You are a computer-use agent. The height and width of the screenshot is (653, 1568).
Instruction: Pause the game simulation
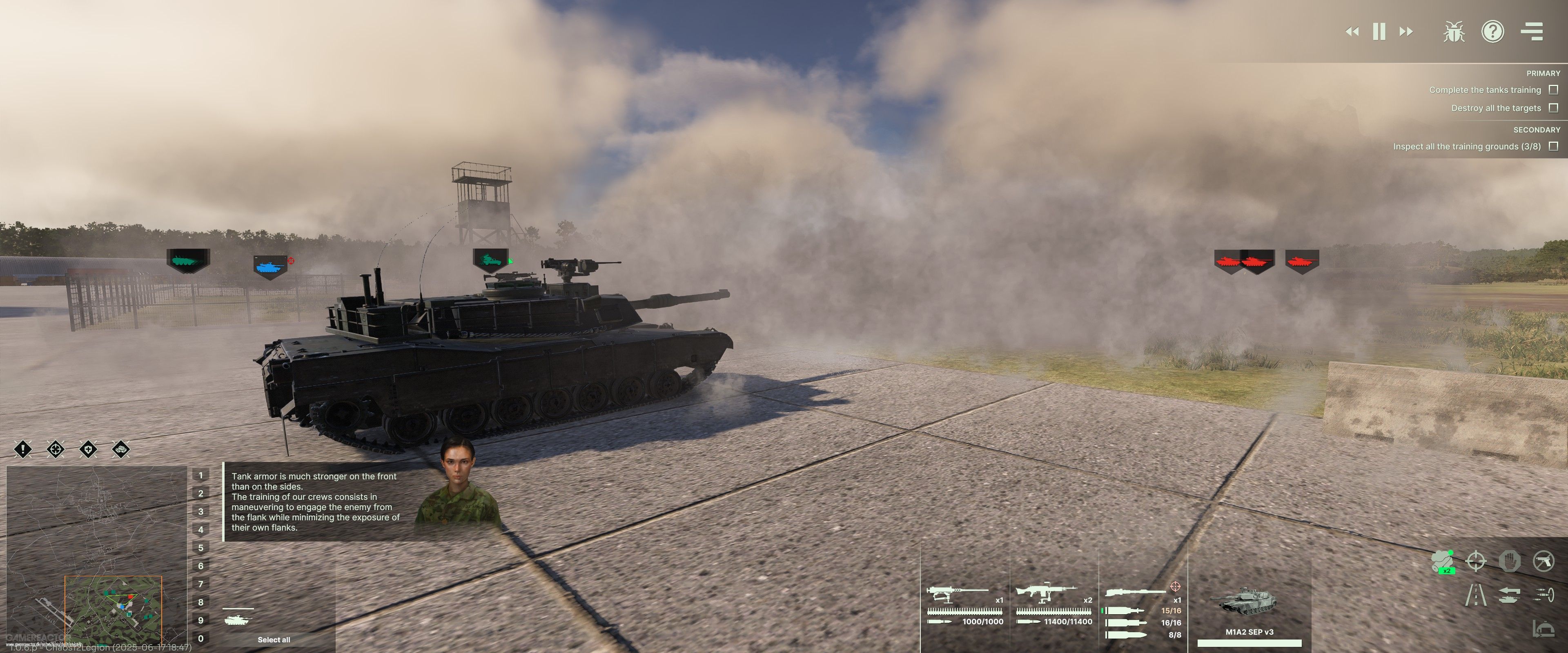(1379, 32)
